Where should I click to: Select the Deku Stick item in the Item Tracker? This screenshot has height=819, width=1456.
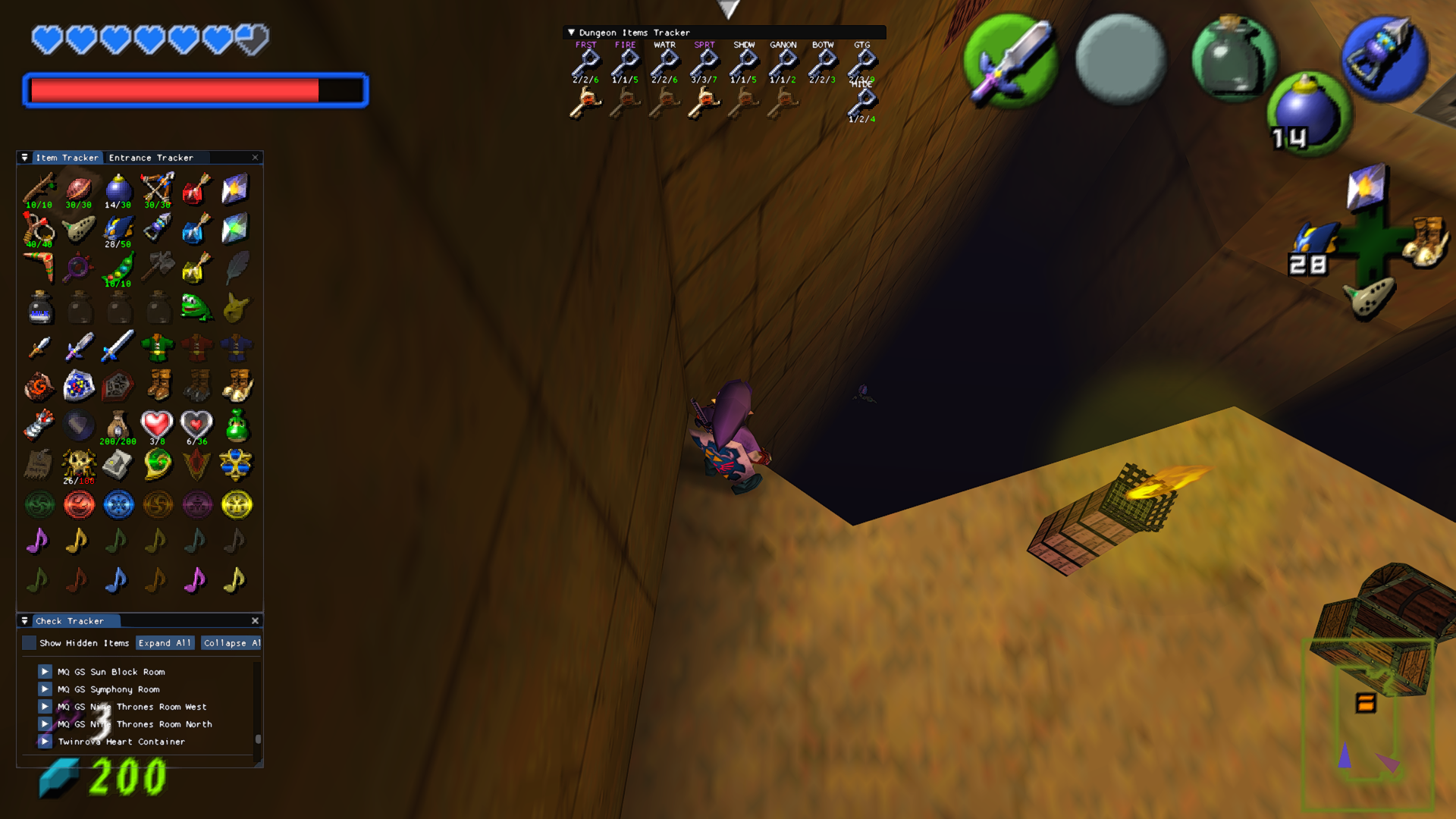coord(39,188)
